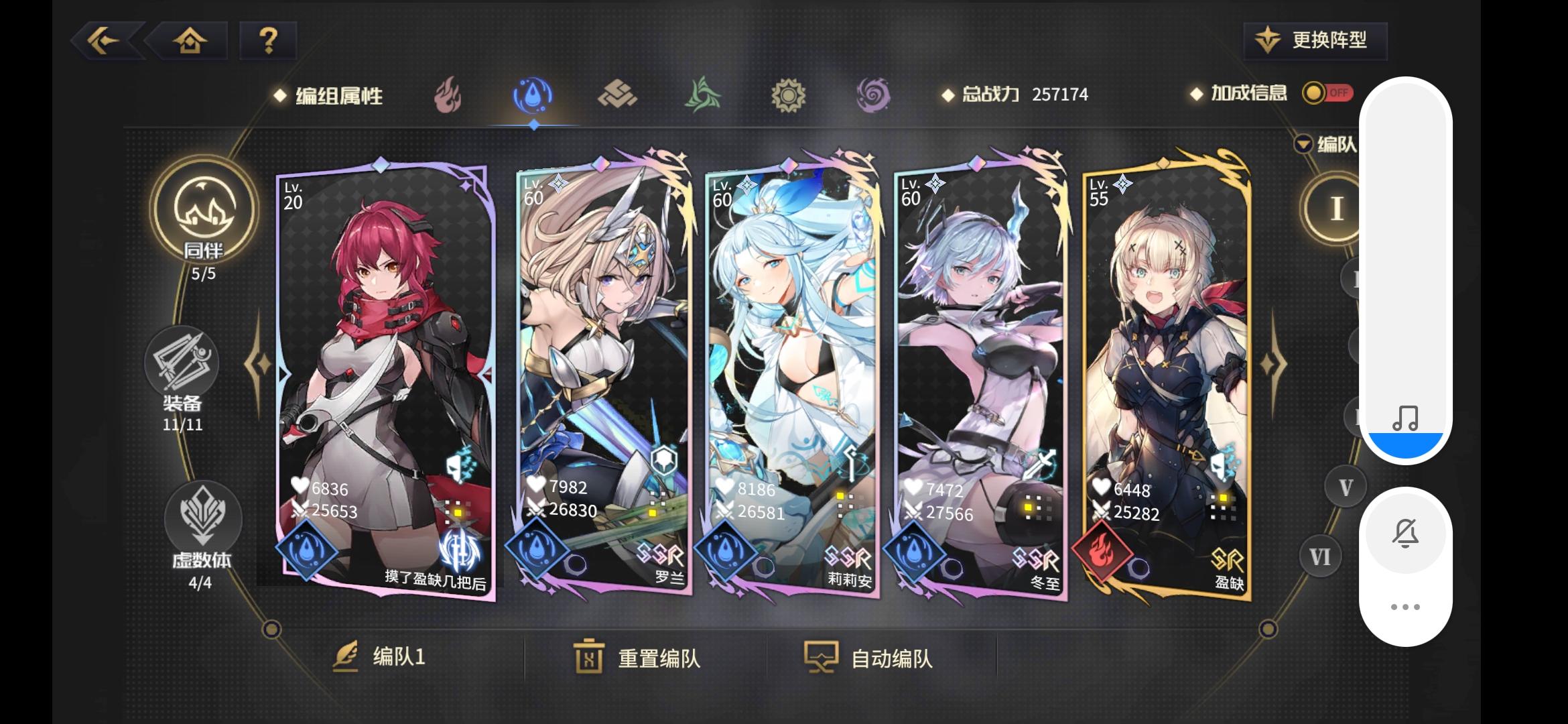
Task: Toggle the mute notification bell bubble
Action: tap(1407, 532)
